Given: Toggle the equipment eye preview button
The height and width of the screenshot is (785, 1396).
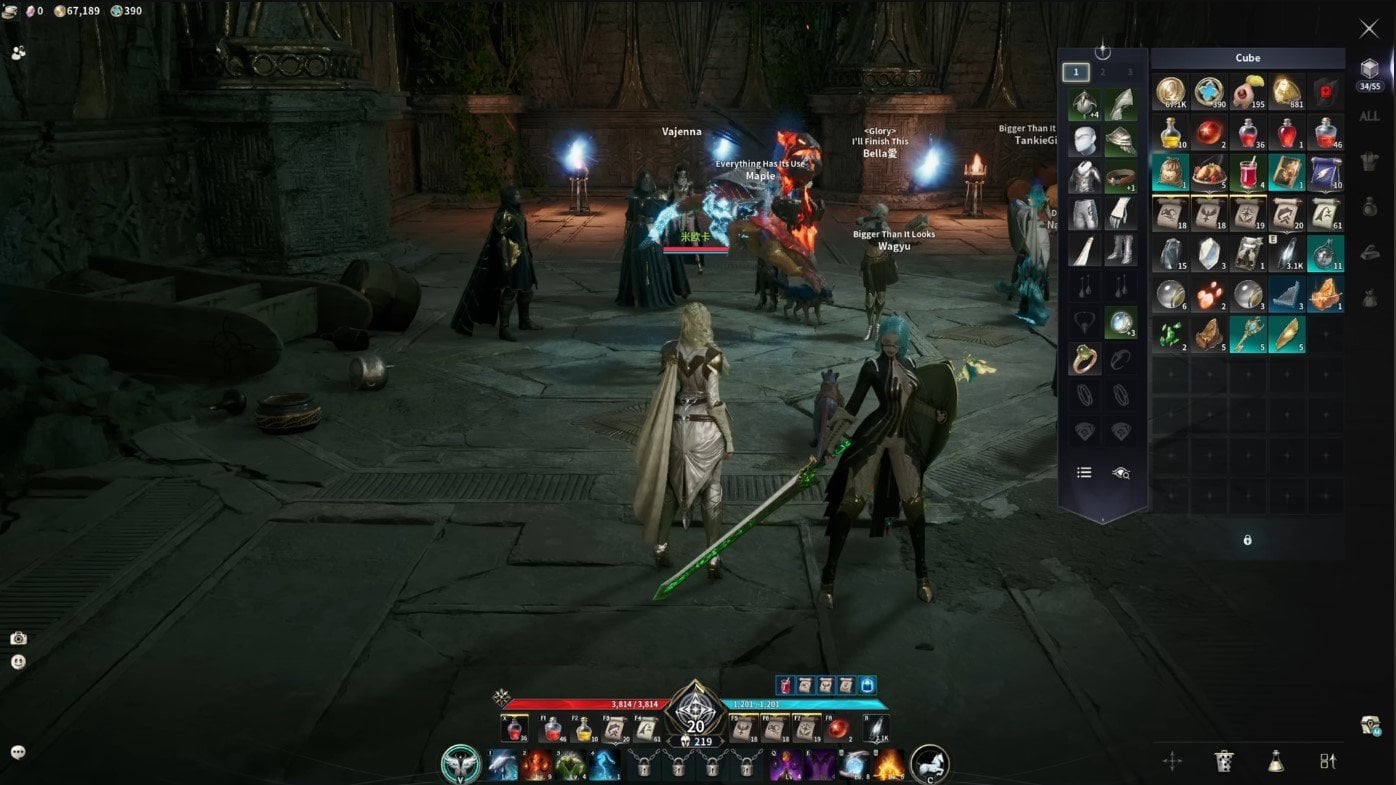Looking at the screenshot, I should point(1121,473).
